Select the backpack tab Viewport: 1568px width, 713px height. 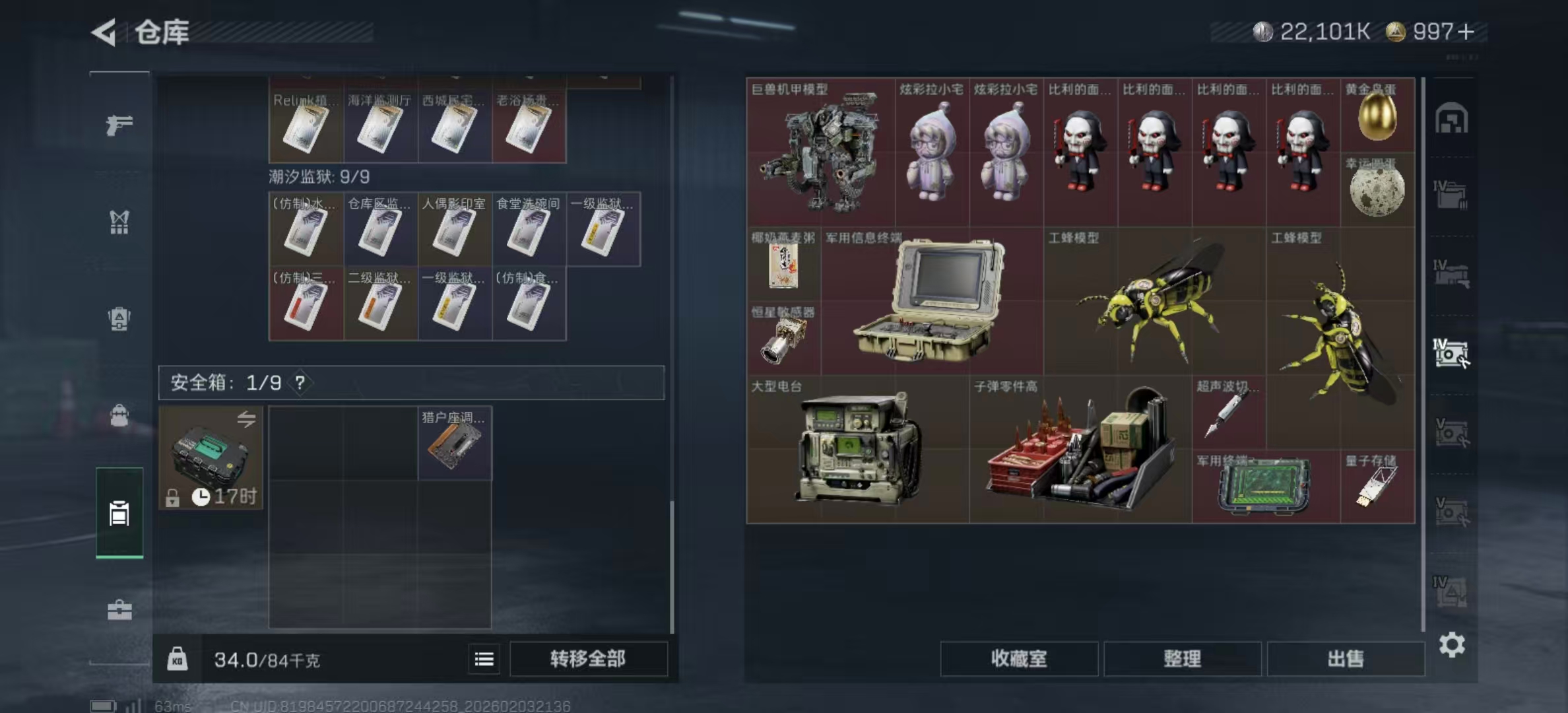pyautogui.click(x=119, y=416)
